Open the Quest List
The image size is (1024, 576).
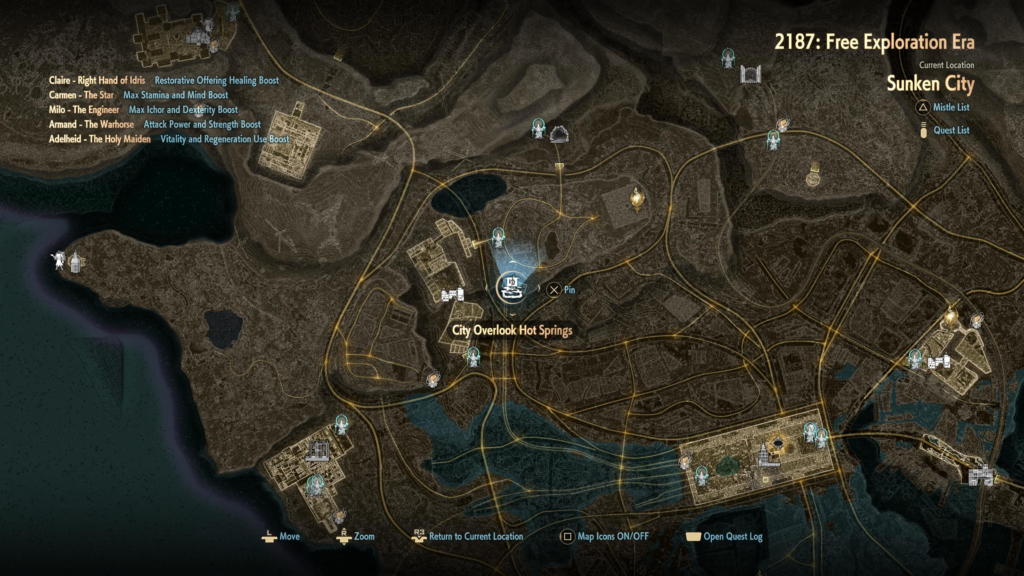(x=944, y=130)
